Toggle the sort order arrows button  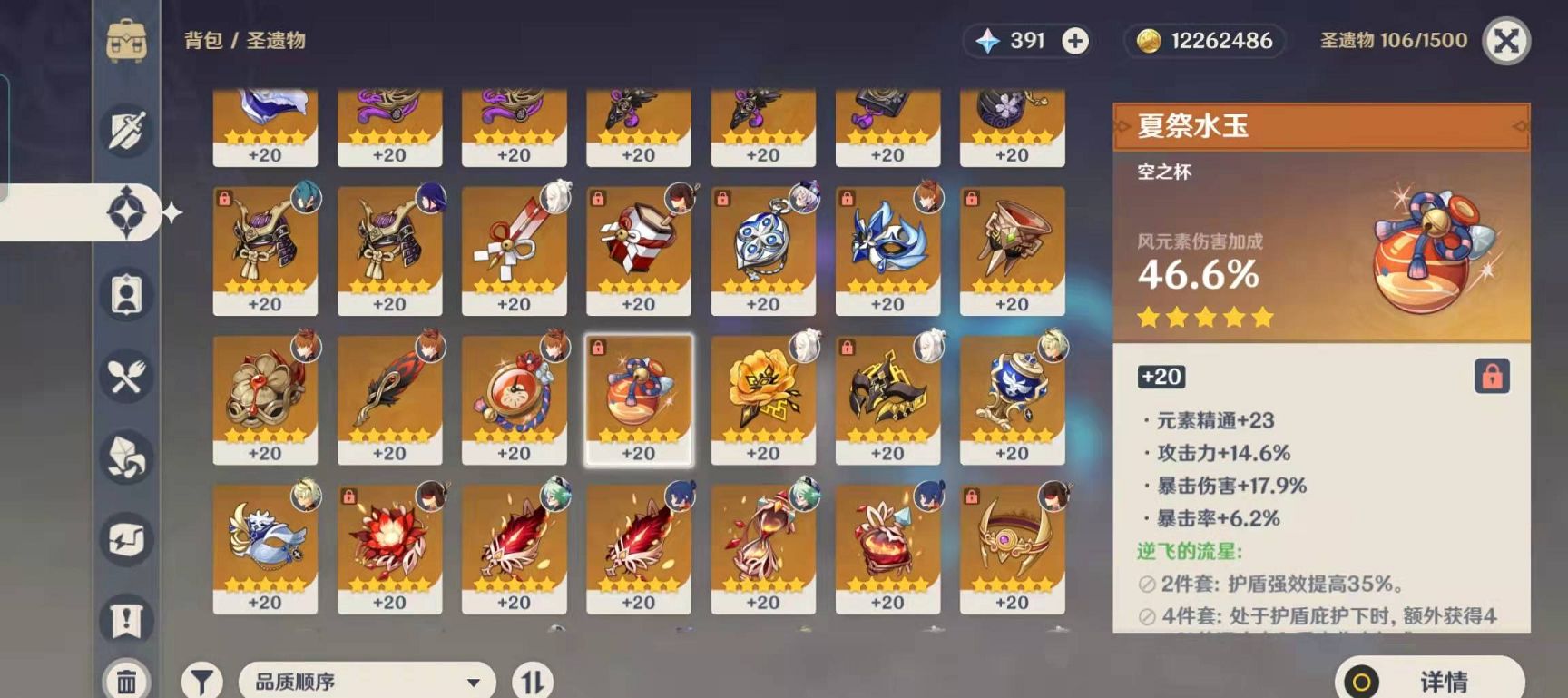[x=533, y=681]
